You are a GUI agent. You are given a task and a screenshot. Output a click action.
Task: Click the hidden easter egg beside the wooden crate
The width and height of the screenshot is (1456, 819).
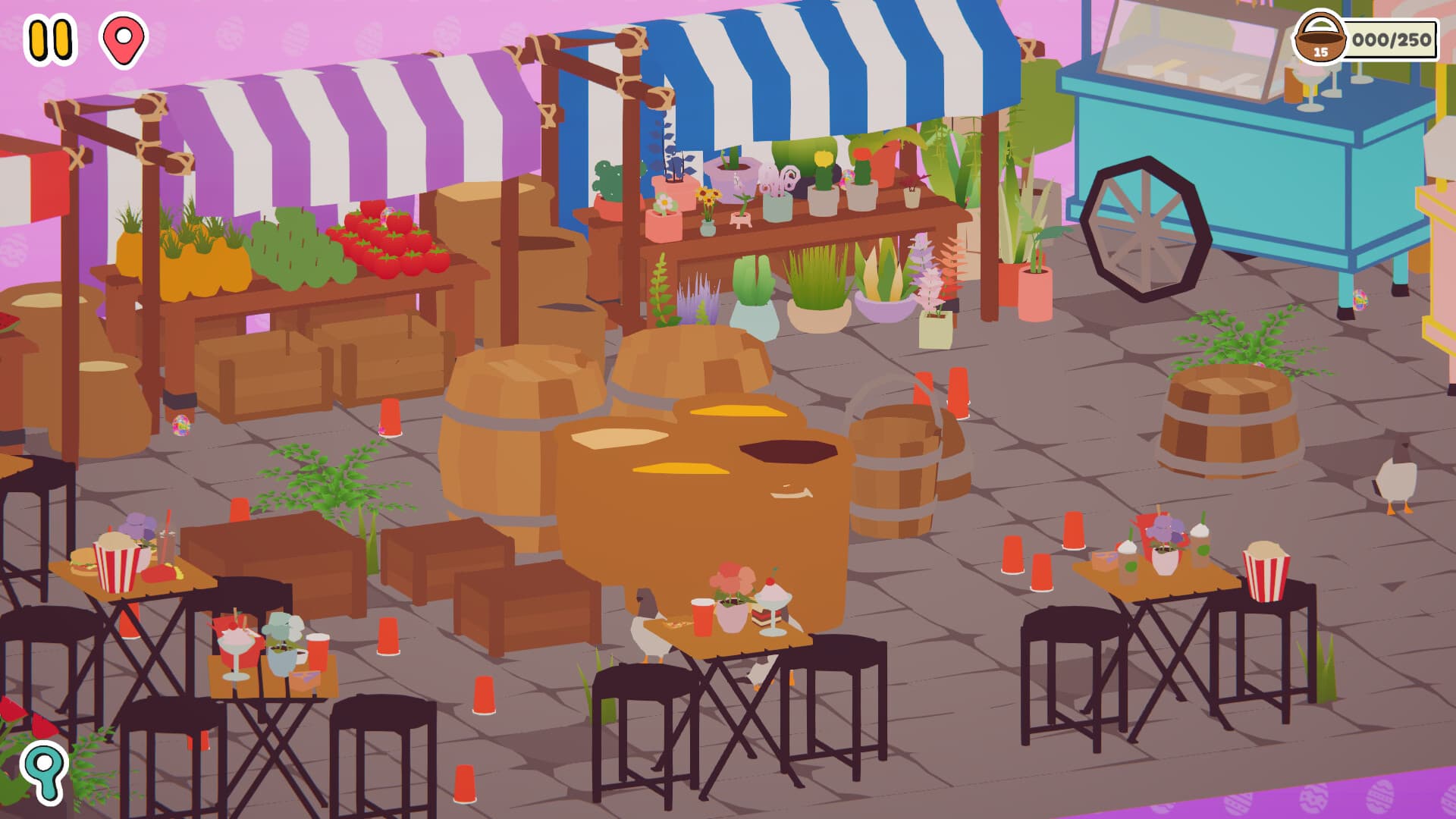point(180,426)
